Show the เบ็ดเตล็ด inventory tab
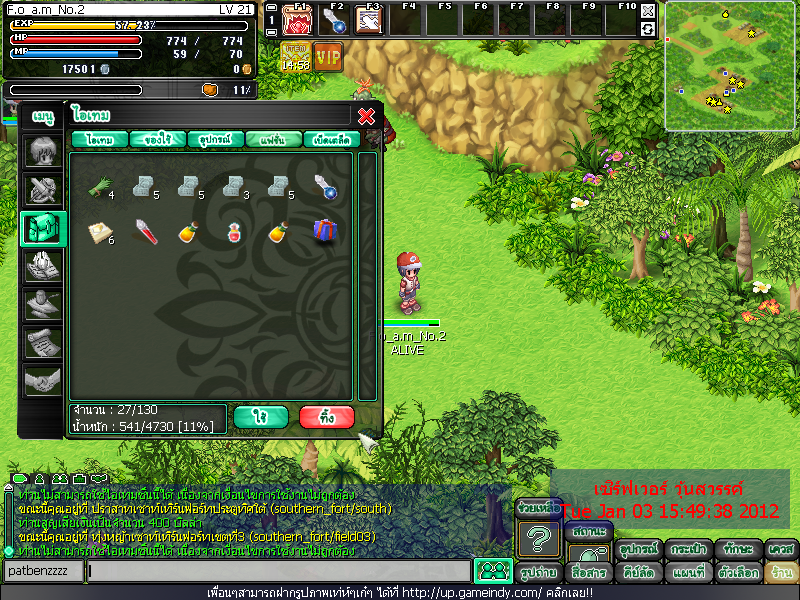800x600 pixels. click(x=329, y=140)
